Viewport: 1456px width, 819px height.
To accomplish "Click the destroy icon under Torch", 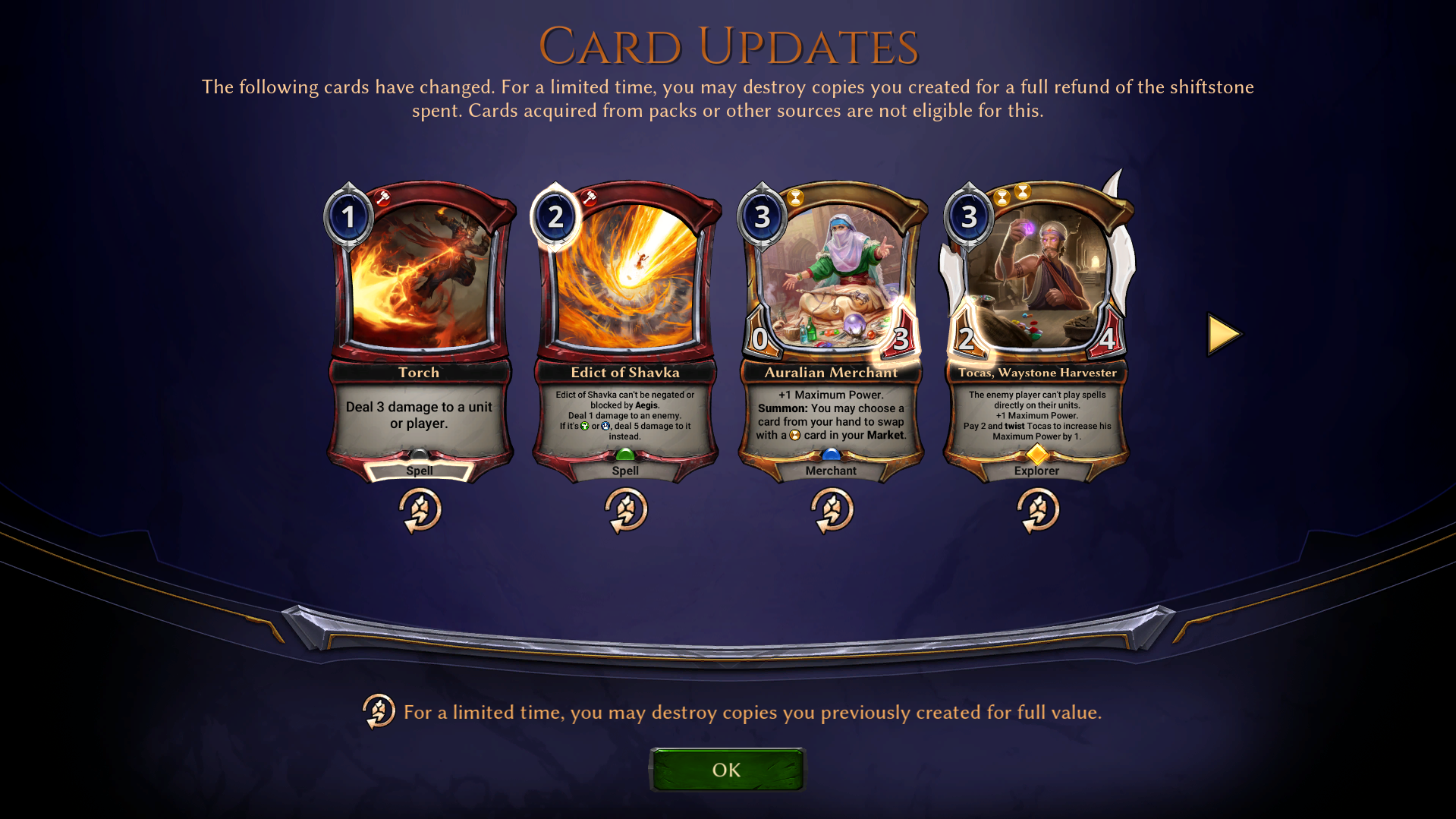I will (420, 509).
